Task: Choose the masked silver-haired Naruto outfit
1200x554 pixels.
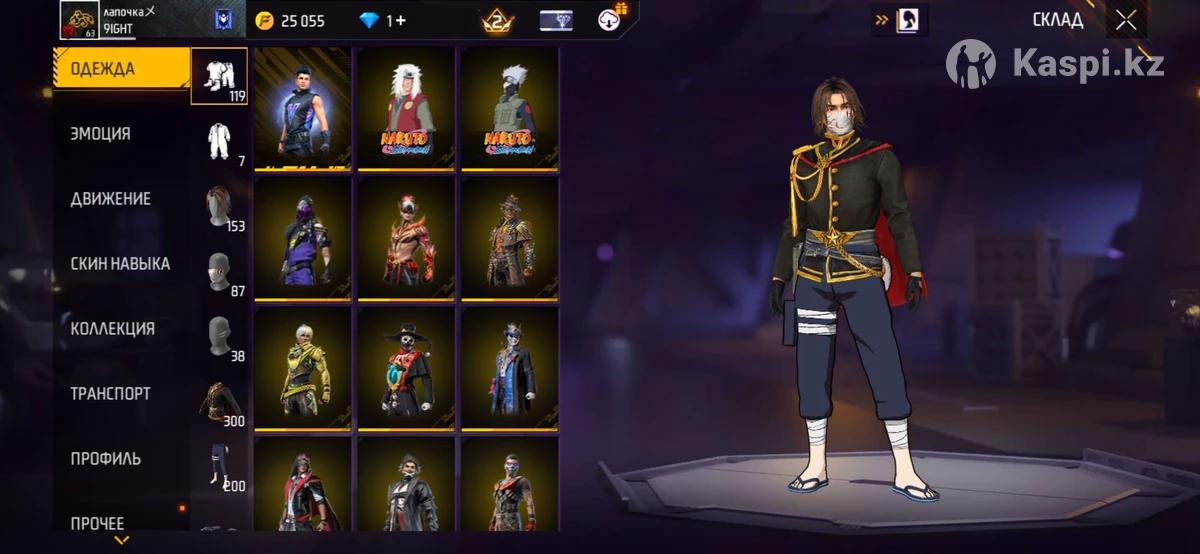Action: [510, 108]
